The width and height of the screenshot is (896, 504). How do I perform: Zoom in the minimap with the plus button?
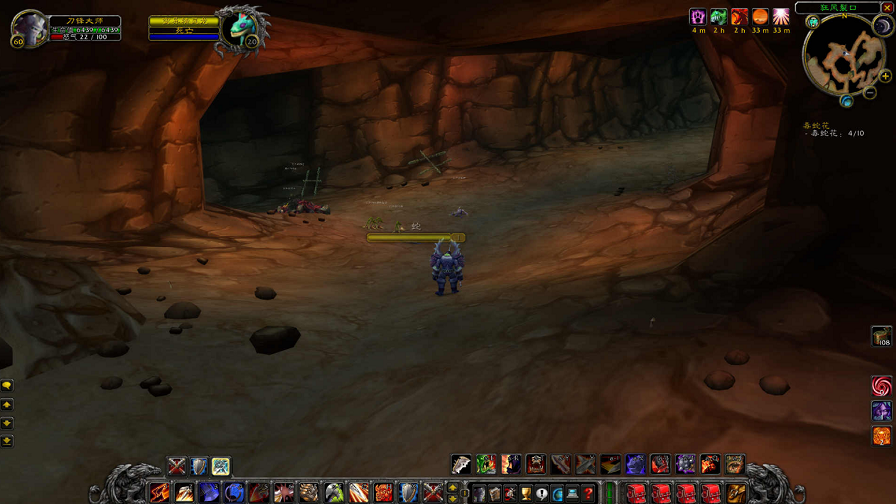[x=884, y=77]
